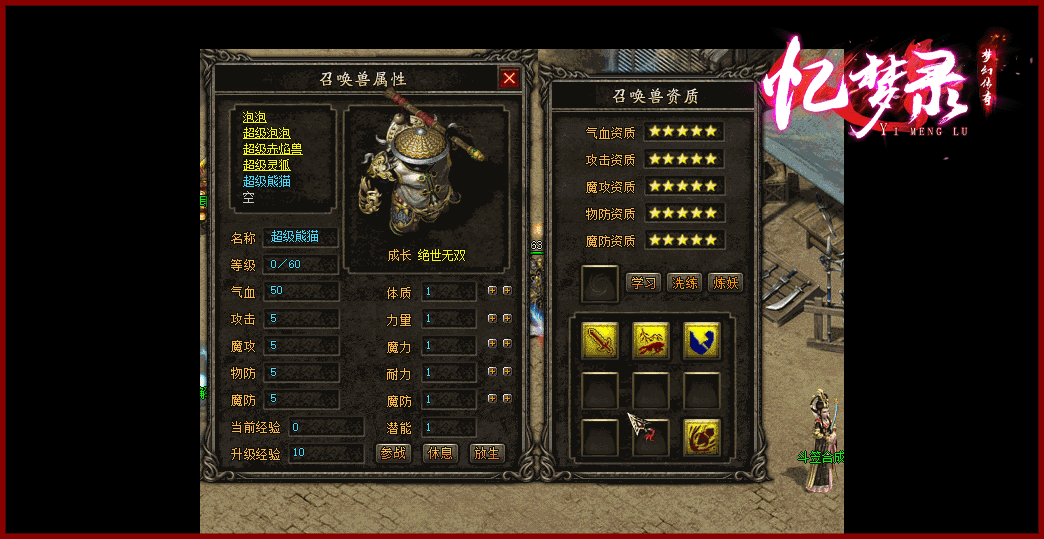Screen dimensions: 1044x539
Task: Pick 超级灵狐 in the summon list
Action: pyautogui.click(x=266, y=165)
